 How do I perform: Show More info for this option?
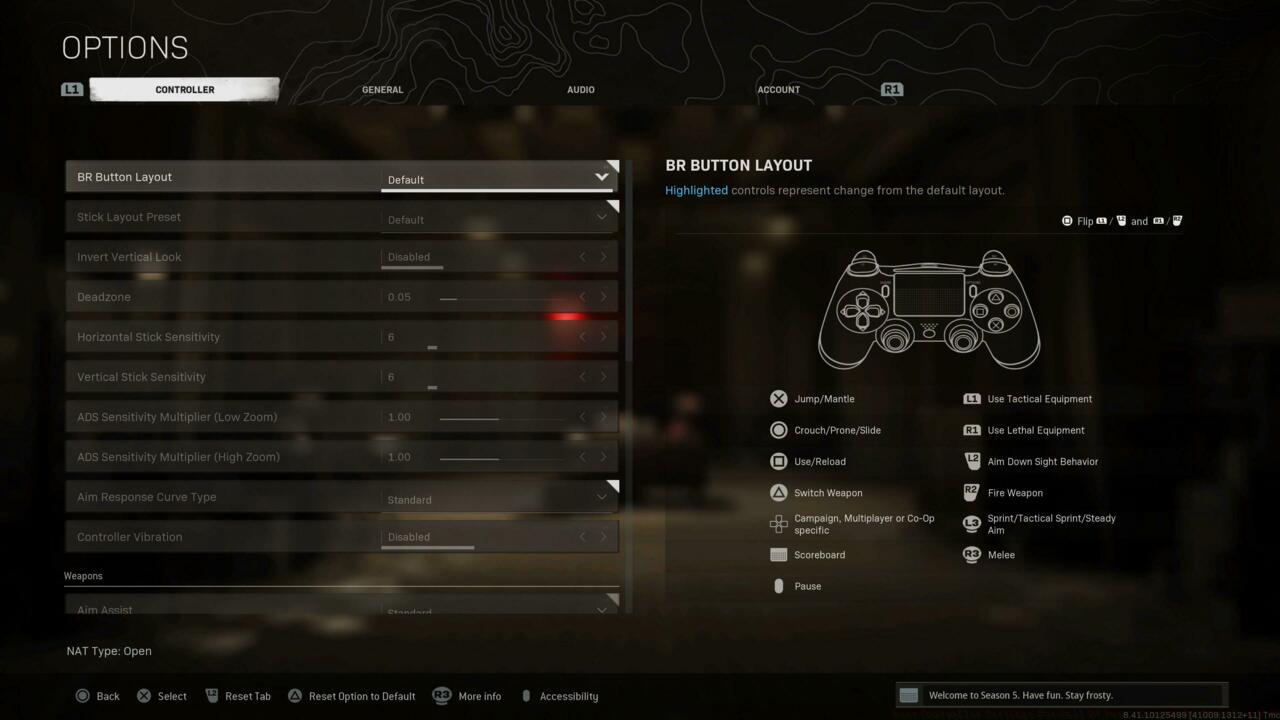[x=467, y=696]
